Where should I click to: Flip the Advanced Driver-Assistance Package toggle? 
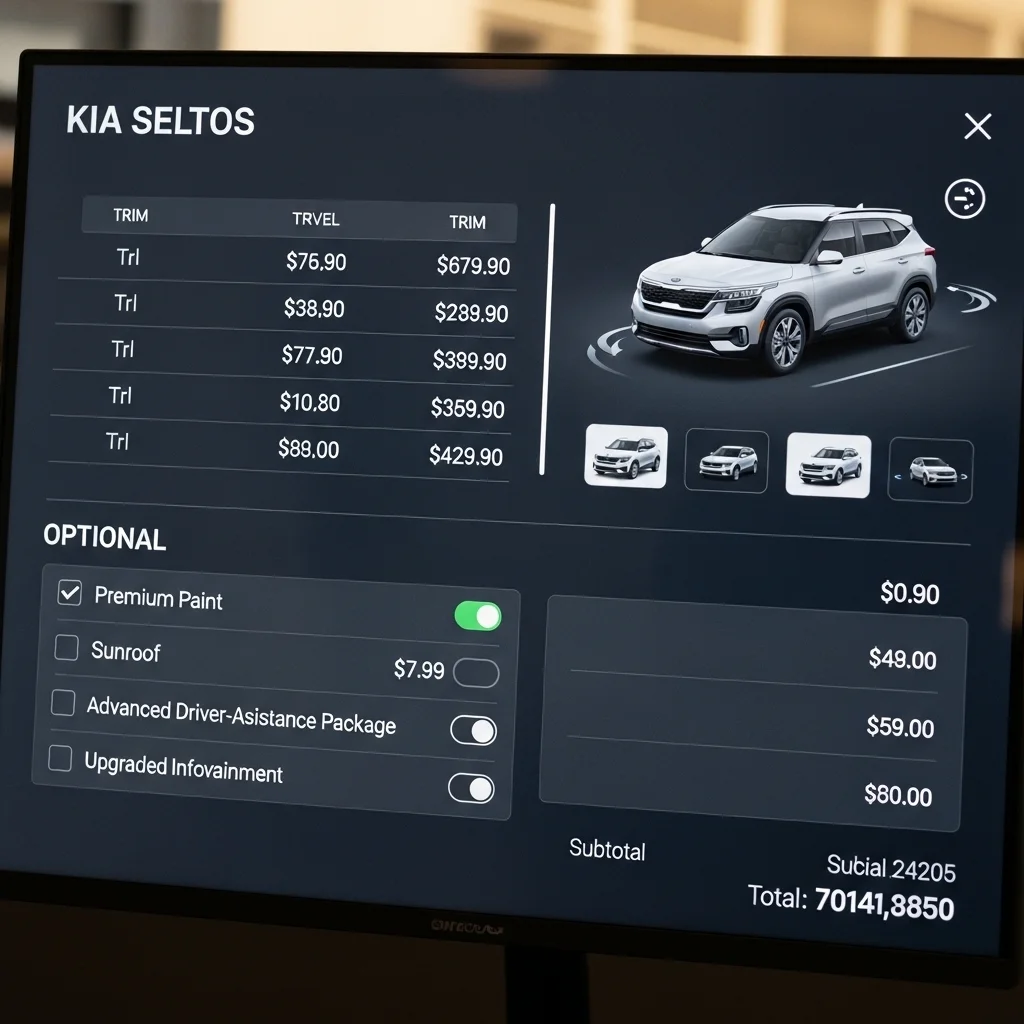(473, 730)
